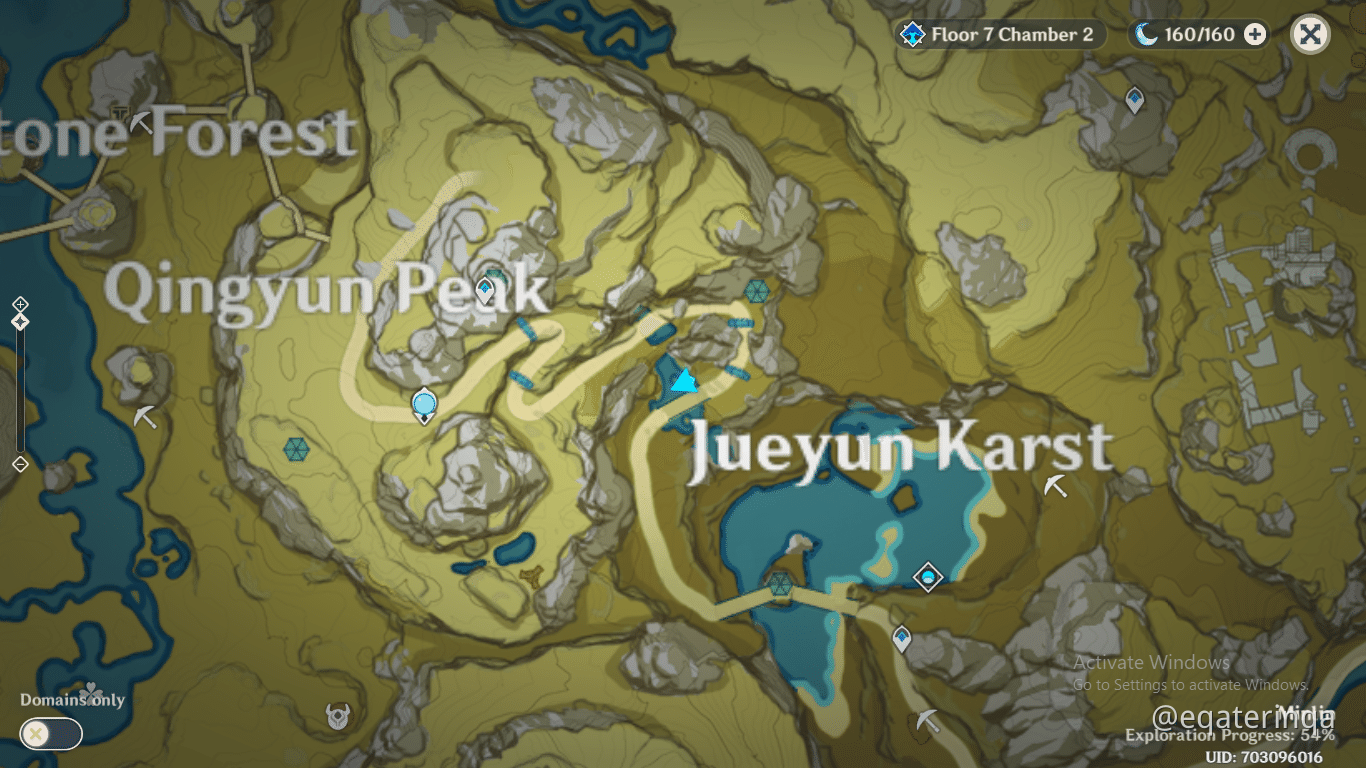The image size is (1366, 768).
Task: Enable the Domains only toggle
Action: point(49,733)
